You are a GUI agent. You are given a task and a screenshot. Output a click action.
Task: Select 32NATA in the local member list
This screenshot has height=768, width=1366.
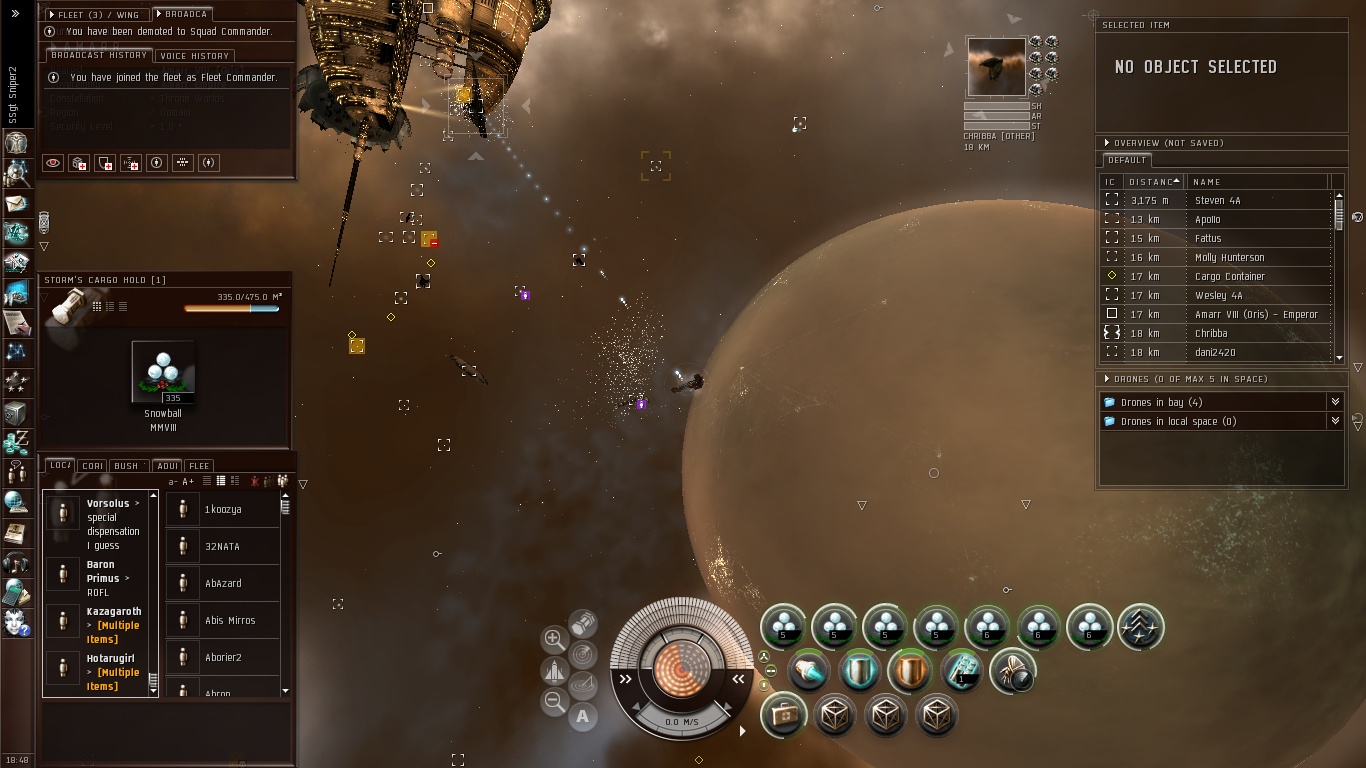tap(222, 546)
